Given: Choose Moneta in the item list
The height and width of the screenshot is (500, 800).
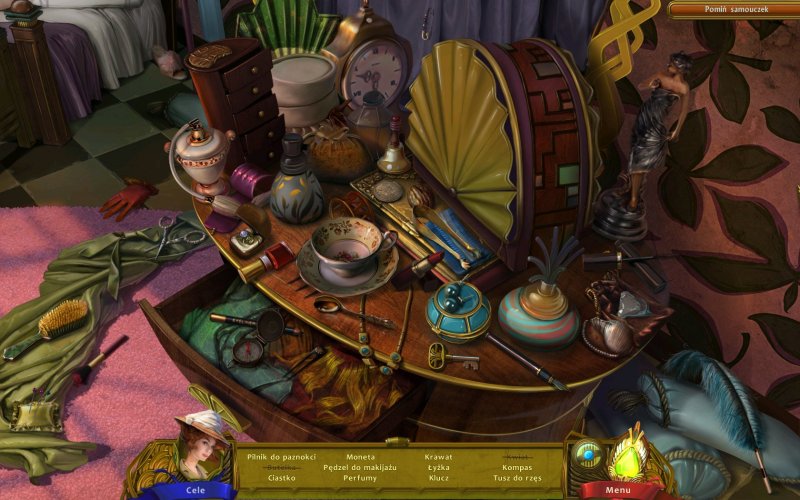Looking at the screenshot, I should click(360, 457).
